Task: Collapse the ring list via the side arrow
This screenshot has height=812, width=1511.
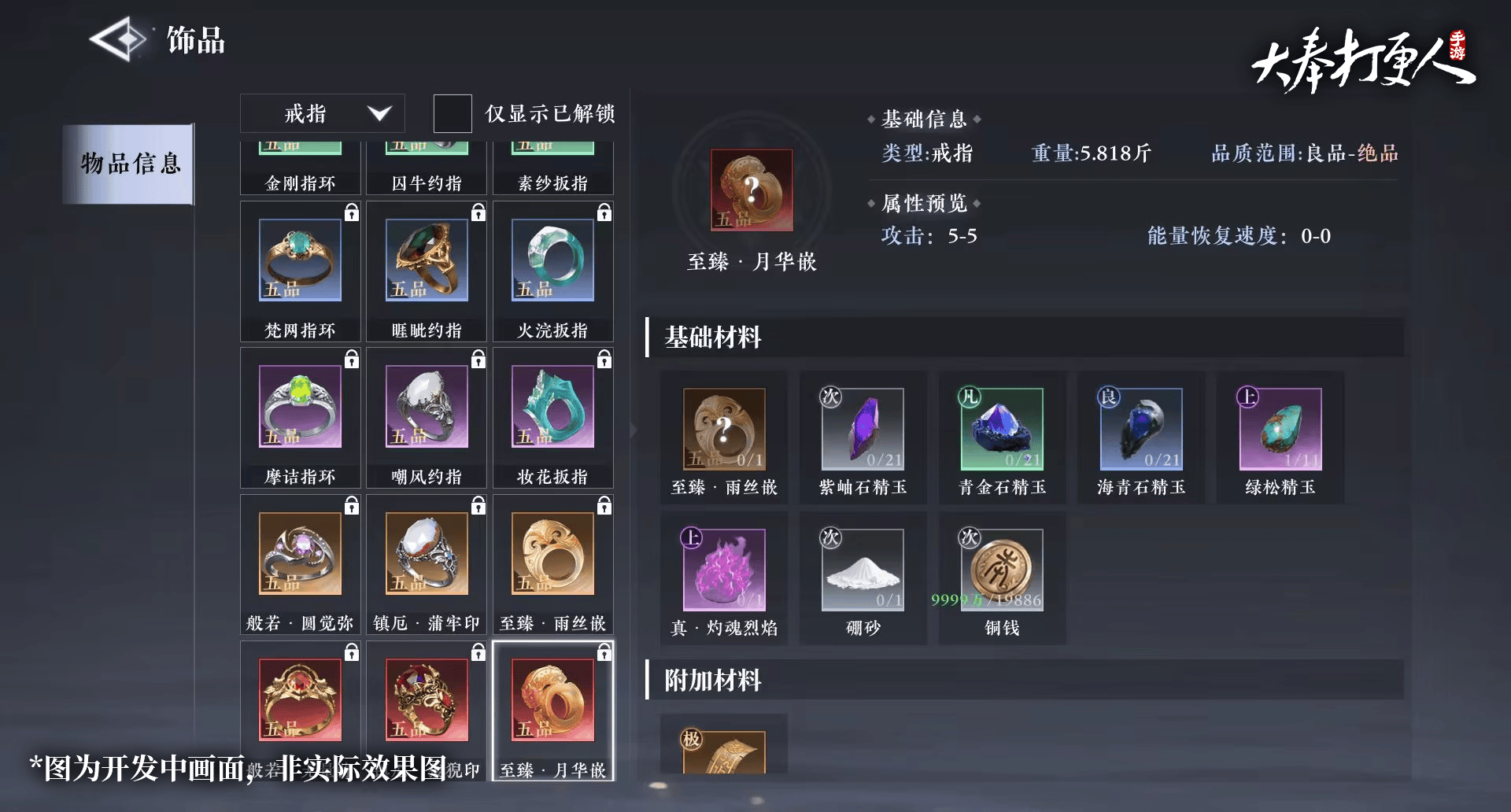Action: coord(634,430)
